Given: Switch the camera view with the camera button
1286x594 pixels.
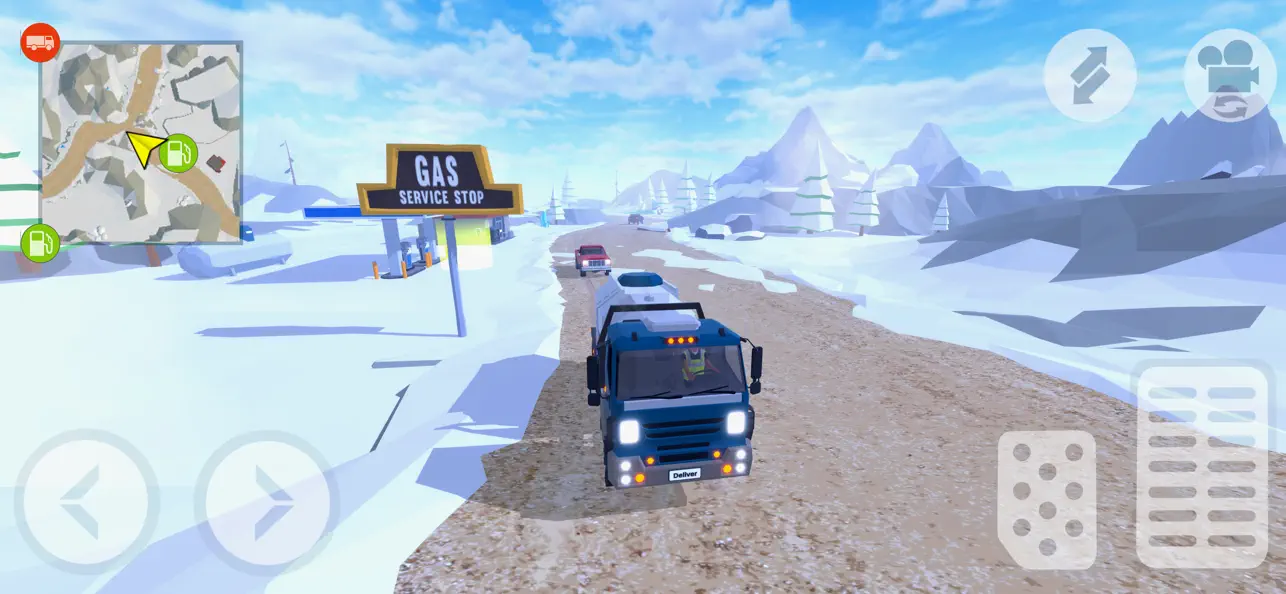Looking at the screenshot, I should (1230, 75).
